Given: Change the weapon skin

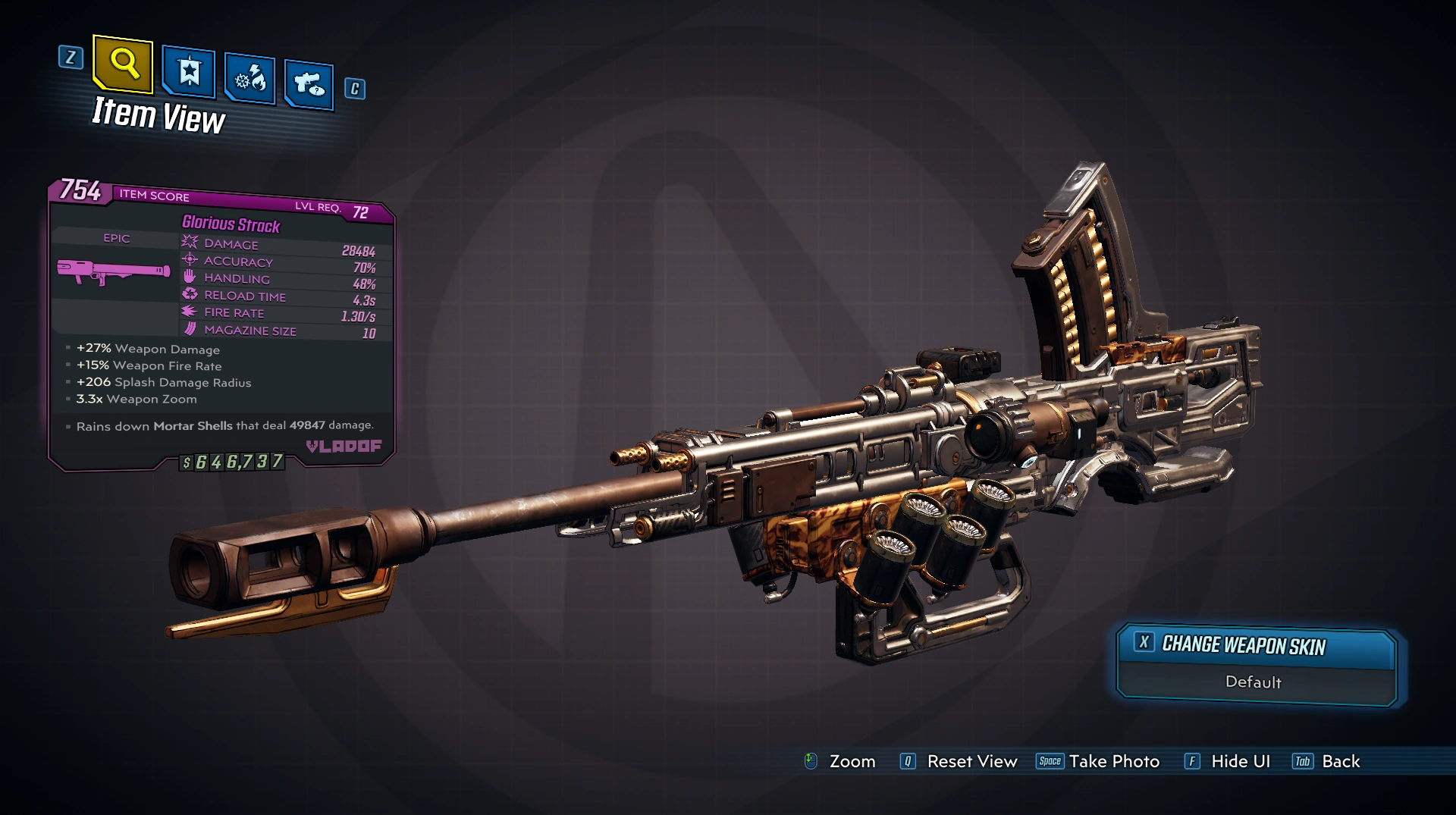Looking at the screenshot, I should pos(1257,646).
